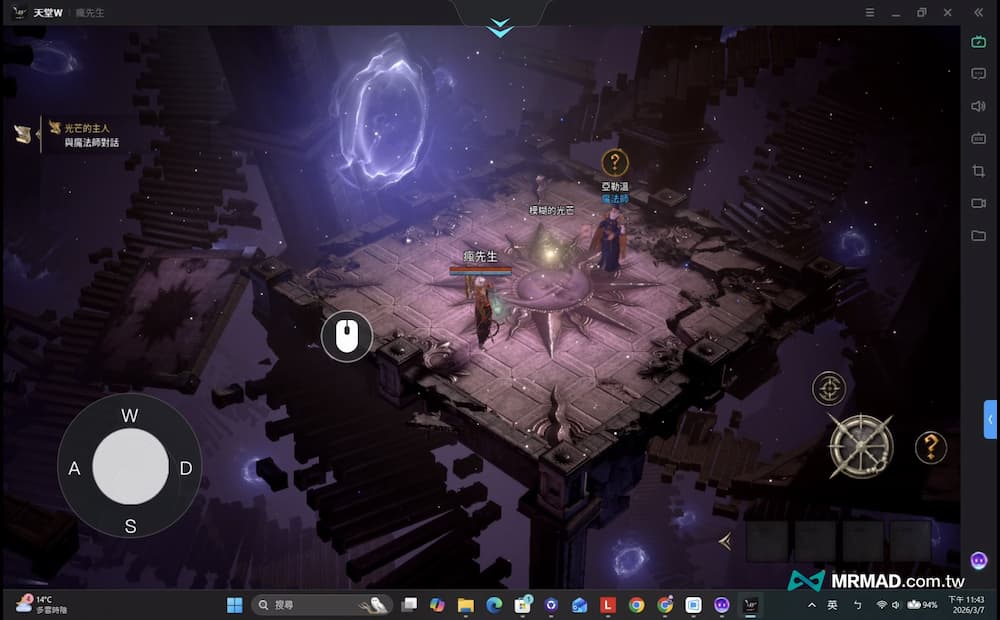
Task: Tap the auto-target crosshair icon
Action: (829, 388)
